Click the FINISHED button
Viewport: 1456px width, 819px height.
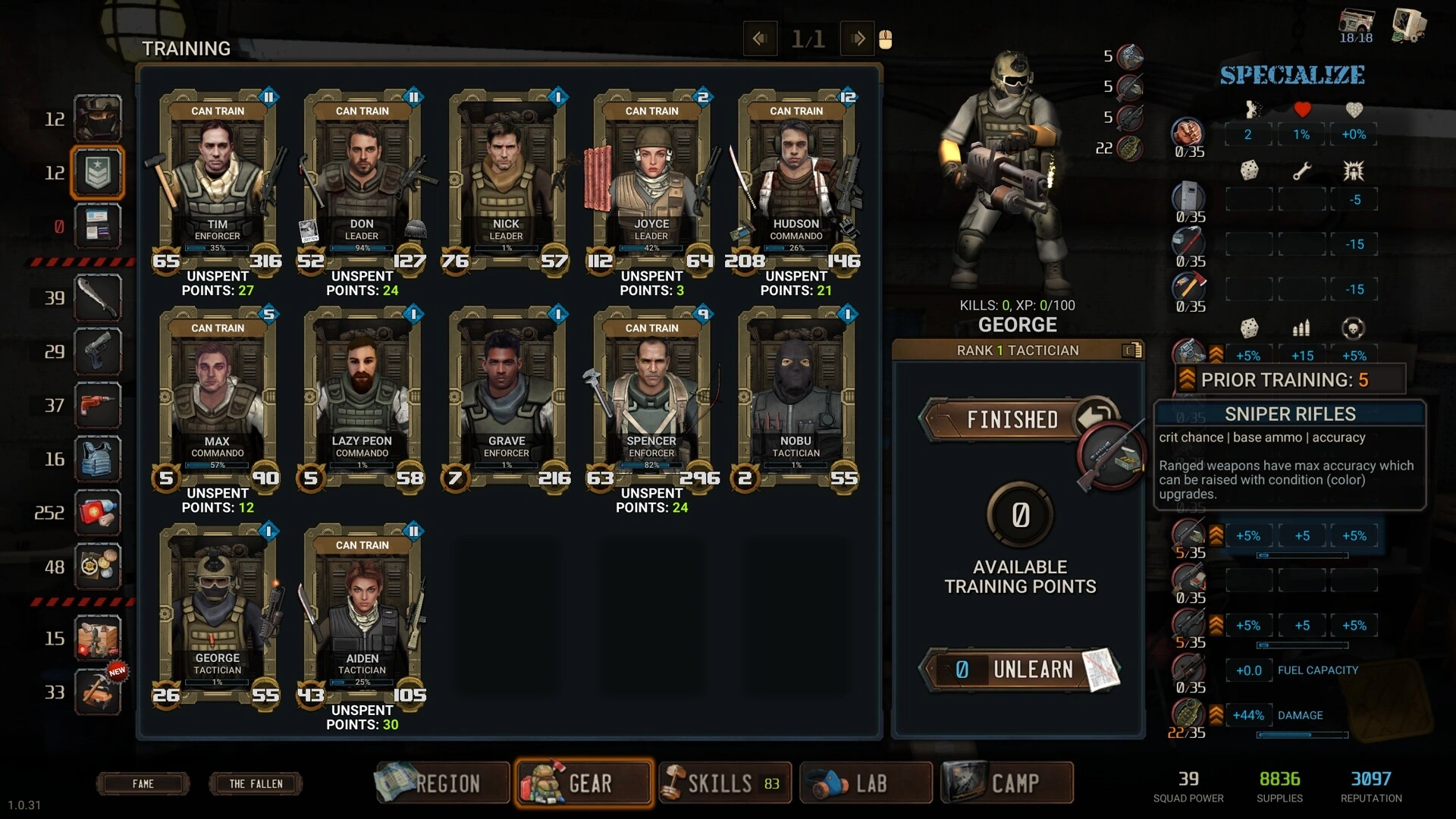(x=1012, y=419)
